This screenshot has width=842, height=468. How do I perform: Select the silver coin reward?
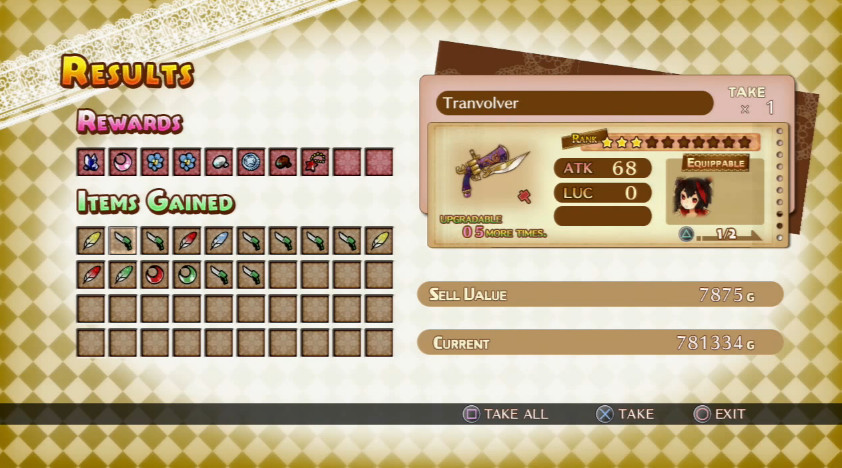(251, 162)
